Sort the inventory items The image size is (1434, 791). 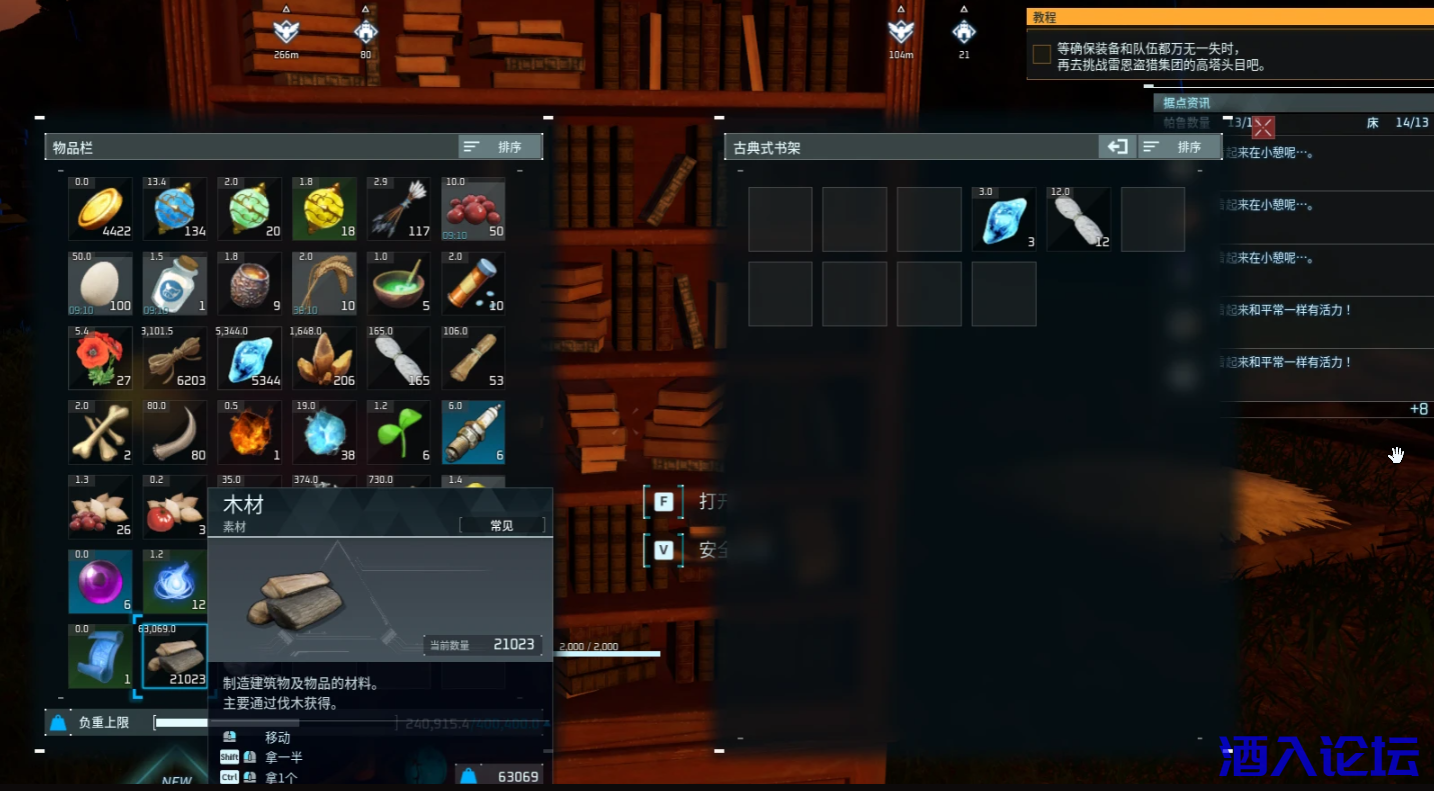click(x=500, y=147)
